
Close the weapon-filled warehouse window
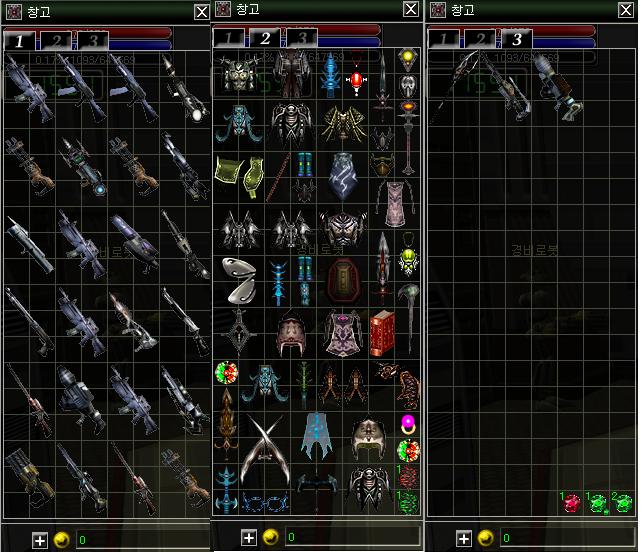coord(201,11)
